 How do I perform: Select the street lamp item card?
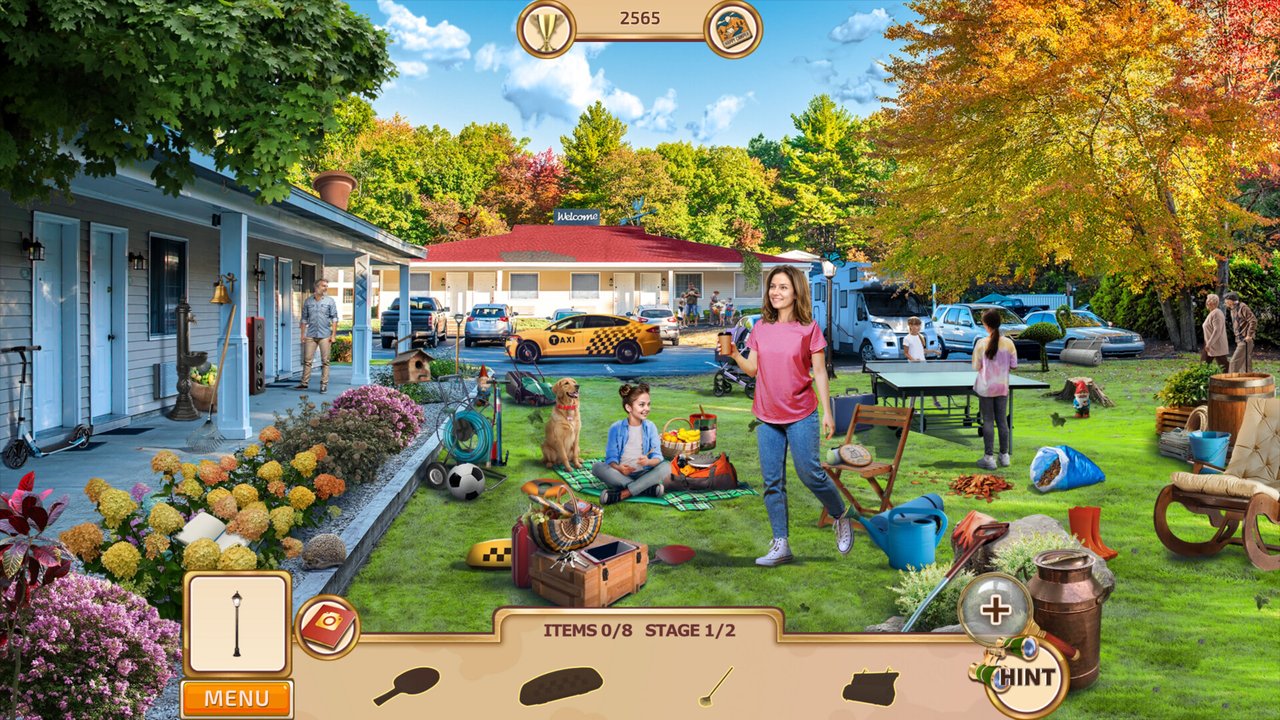pyautogui.click(x=237, y=623)
